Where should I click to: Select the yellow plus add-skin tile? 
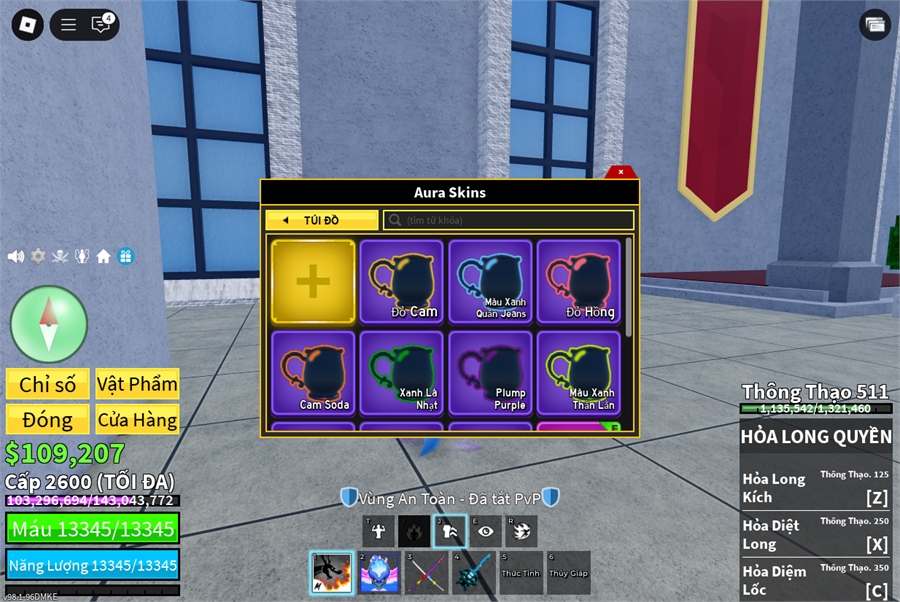click(313, 282)
